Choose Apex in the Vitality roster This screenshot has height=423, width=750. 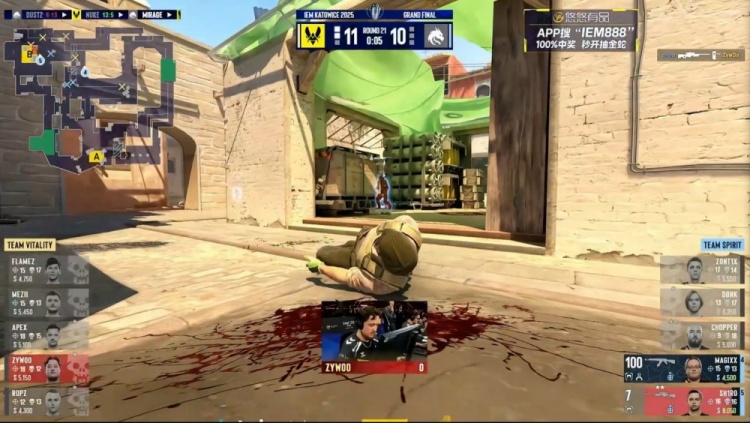pyautogui.click(x=45, y=336)
